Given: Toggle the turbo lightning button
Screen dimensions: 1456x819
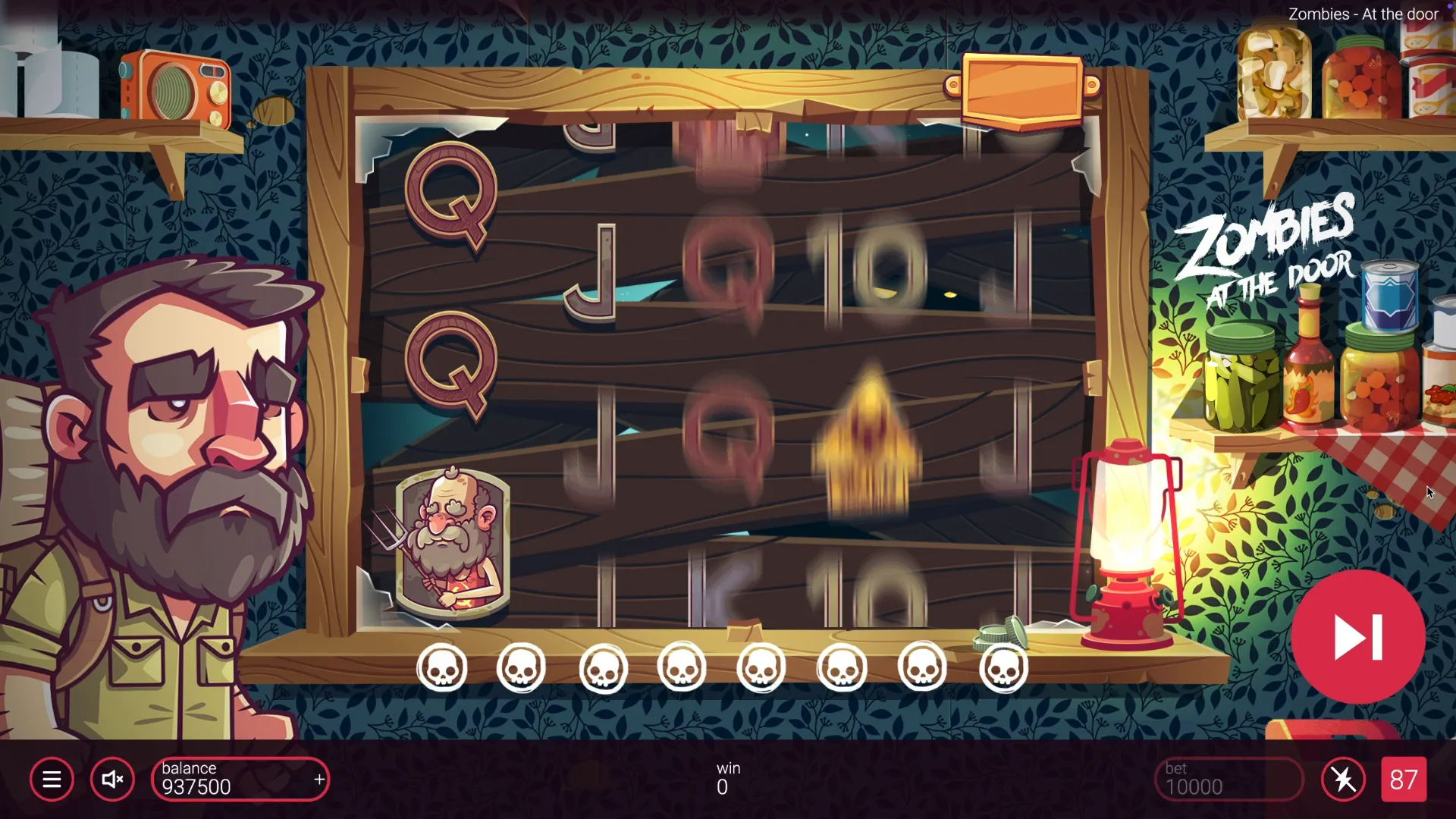Looking at the screenshot, I should pyautogui.click(x=1343, y=780).
